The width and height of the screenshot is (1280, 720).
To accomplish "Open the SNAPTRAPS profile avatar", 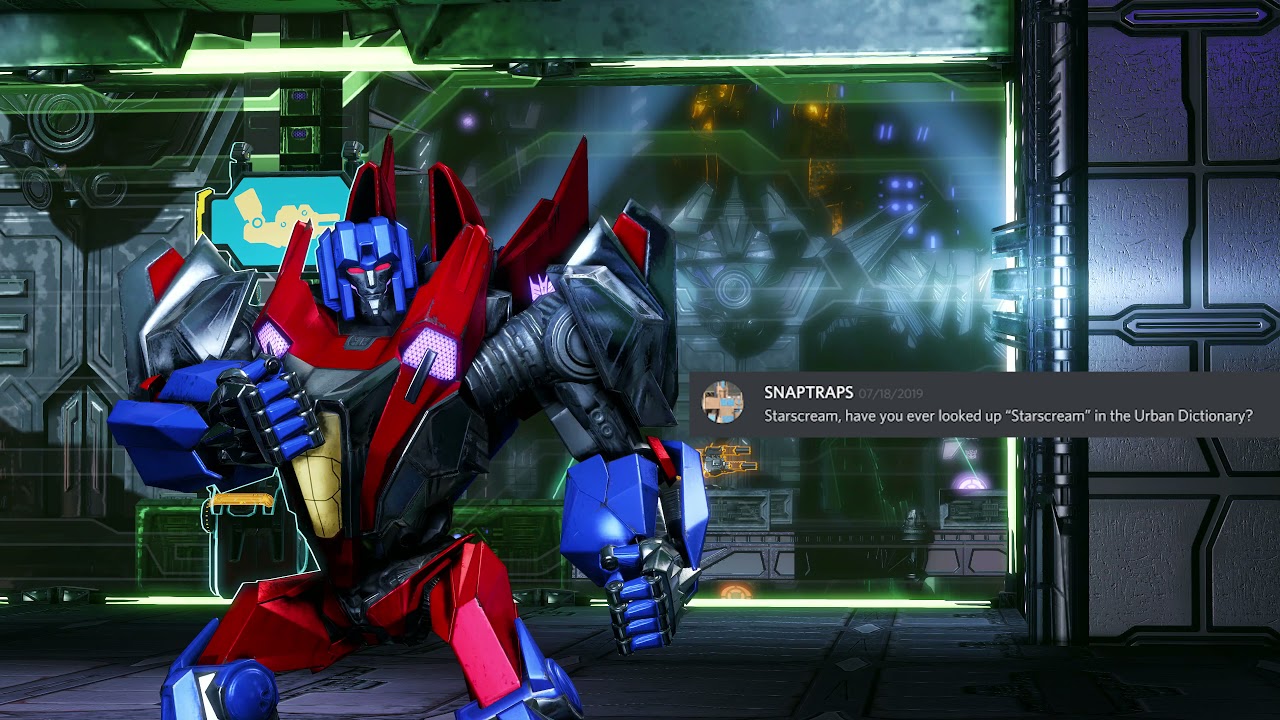I will coord(723,403).
